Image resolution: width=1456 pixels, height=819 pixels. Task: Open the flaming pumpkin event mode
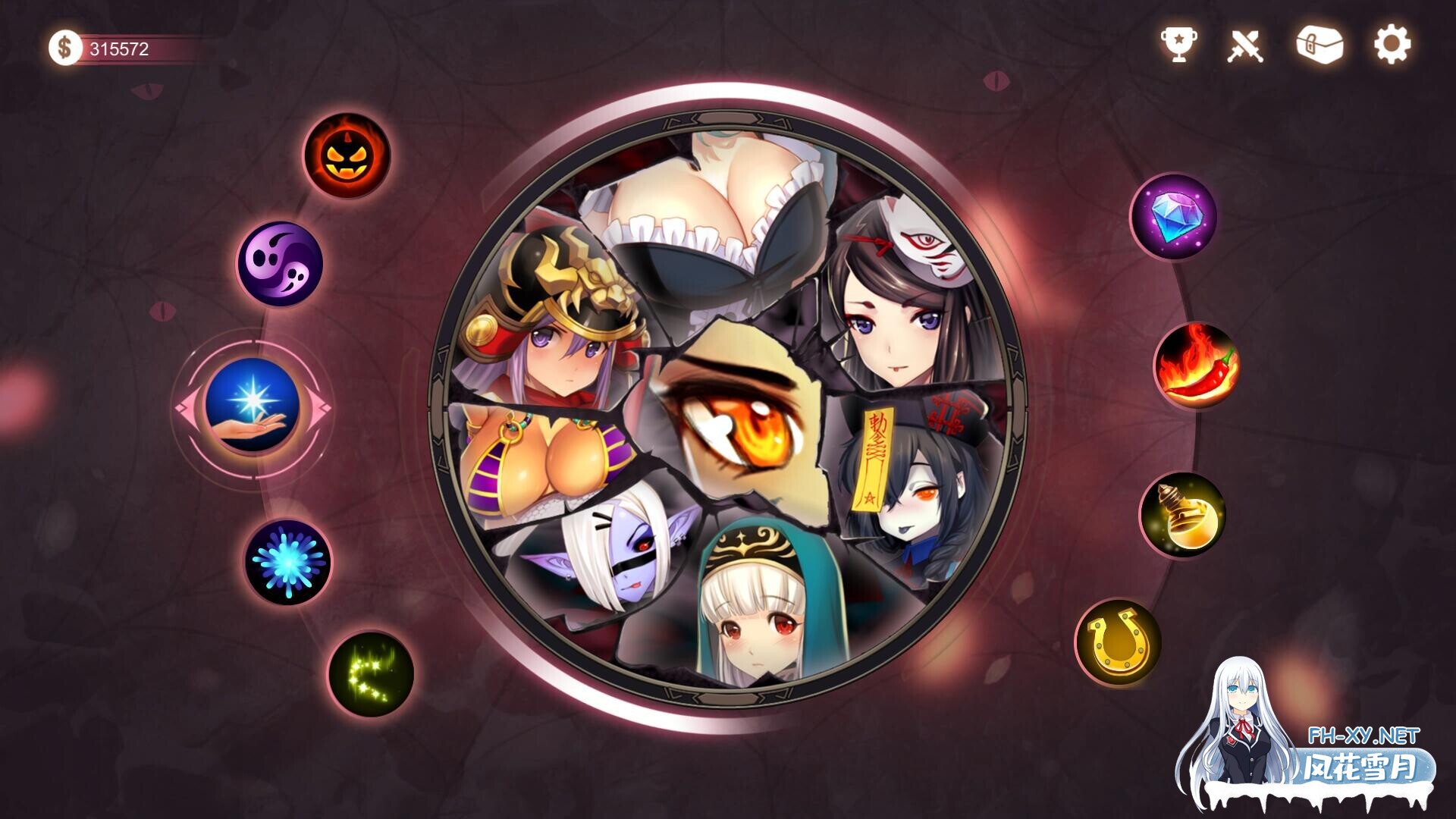click(349, 155)
